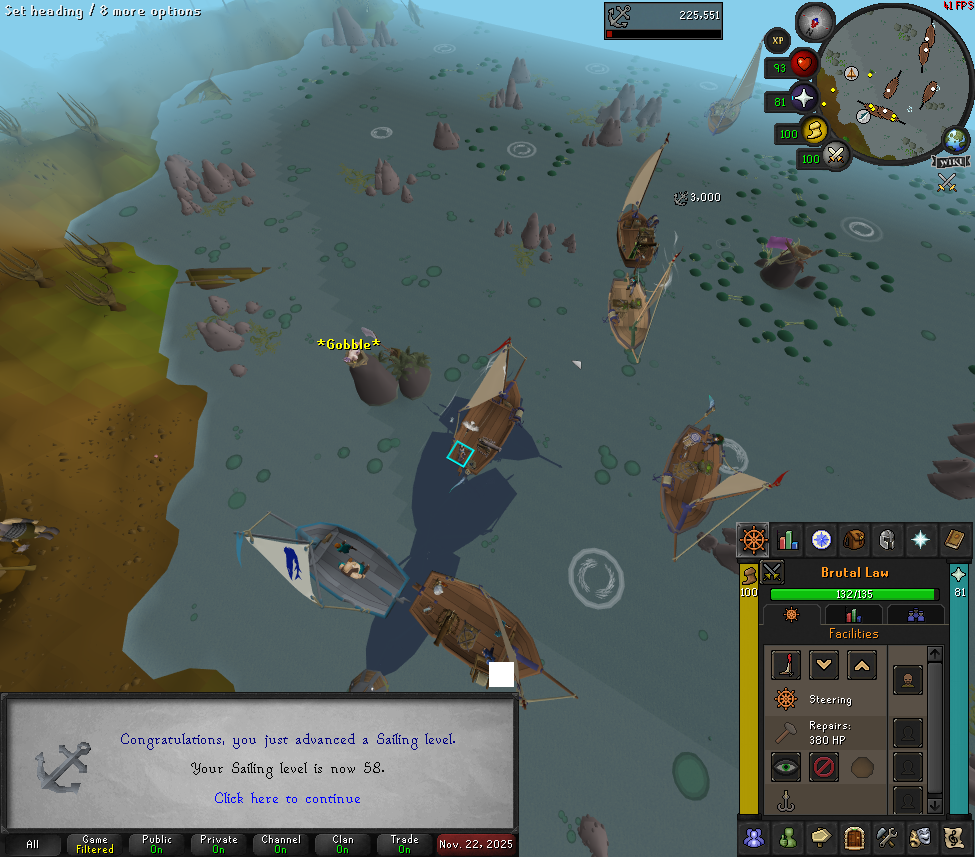Image resolution: width=975 pixels, height=857 pixels.
Task: Open the Inventory backpack tab
Action: [853, 540]
